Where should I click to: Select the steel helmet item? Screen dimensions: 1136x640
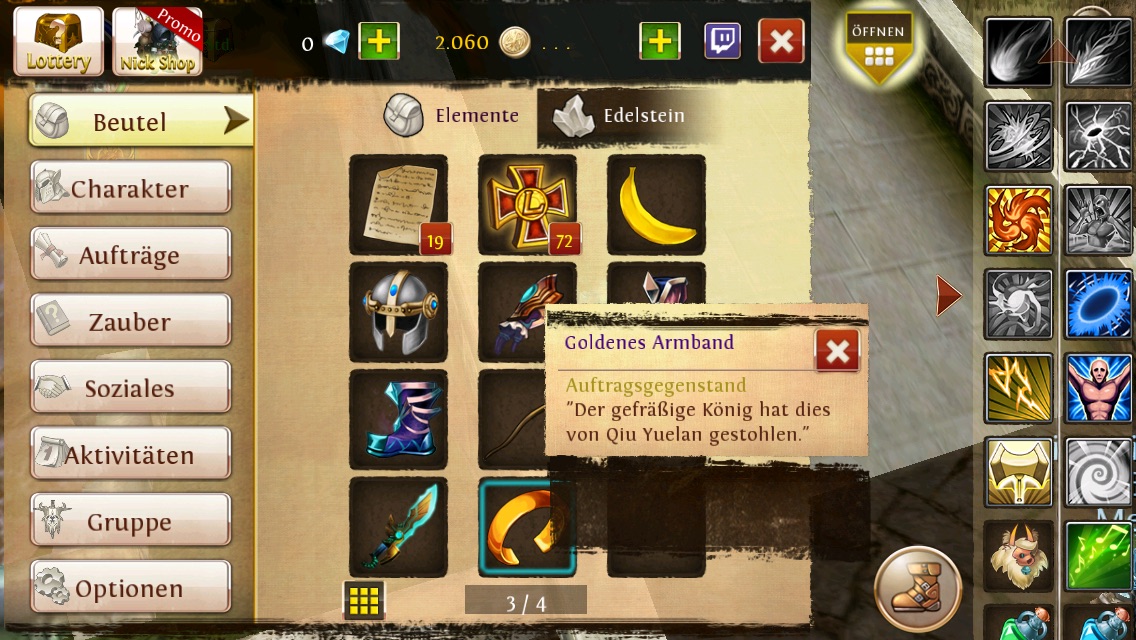pyautogui.click(x=398, y=312)
